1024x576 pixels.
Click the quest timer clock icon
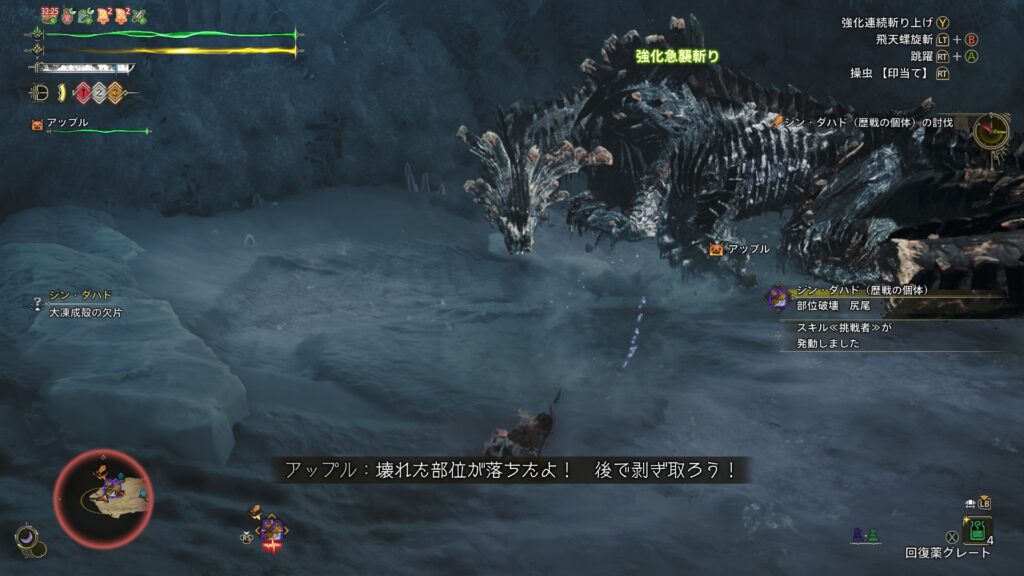click(x=992, y=131)
